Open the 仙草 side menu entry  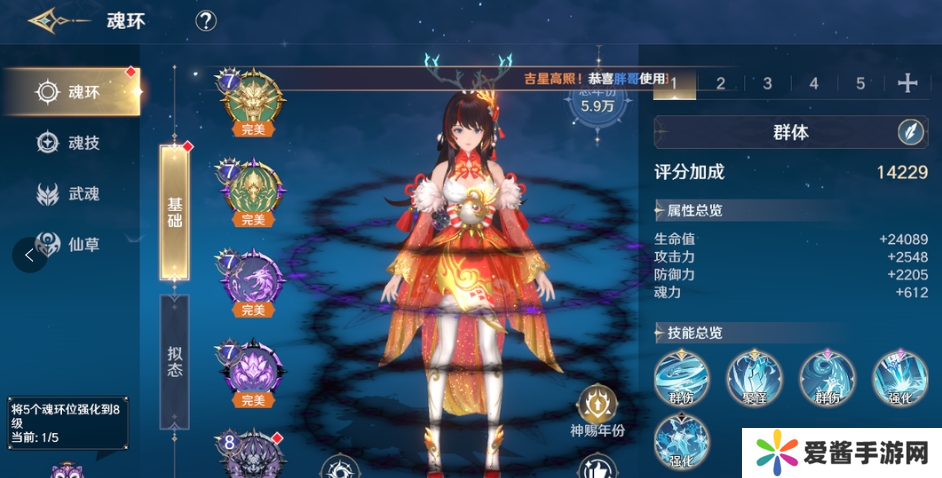pos(72,243)
